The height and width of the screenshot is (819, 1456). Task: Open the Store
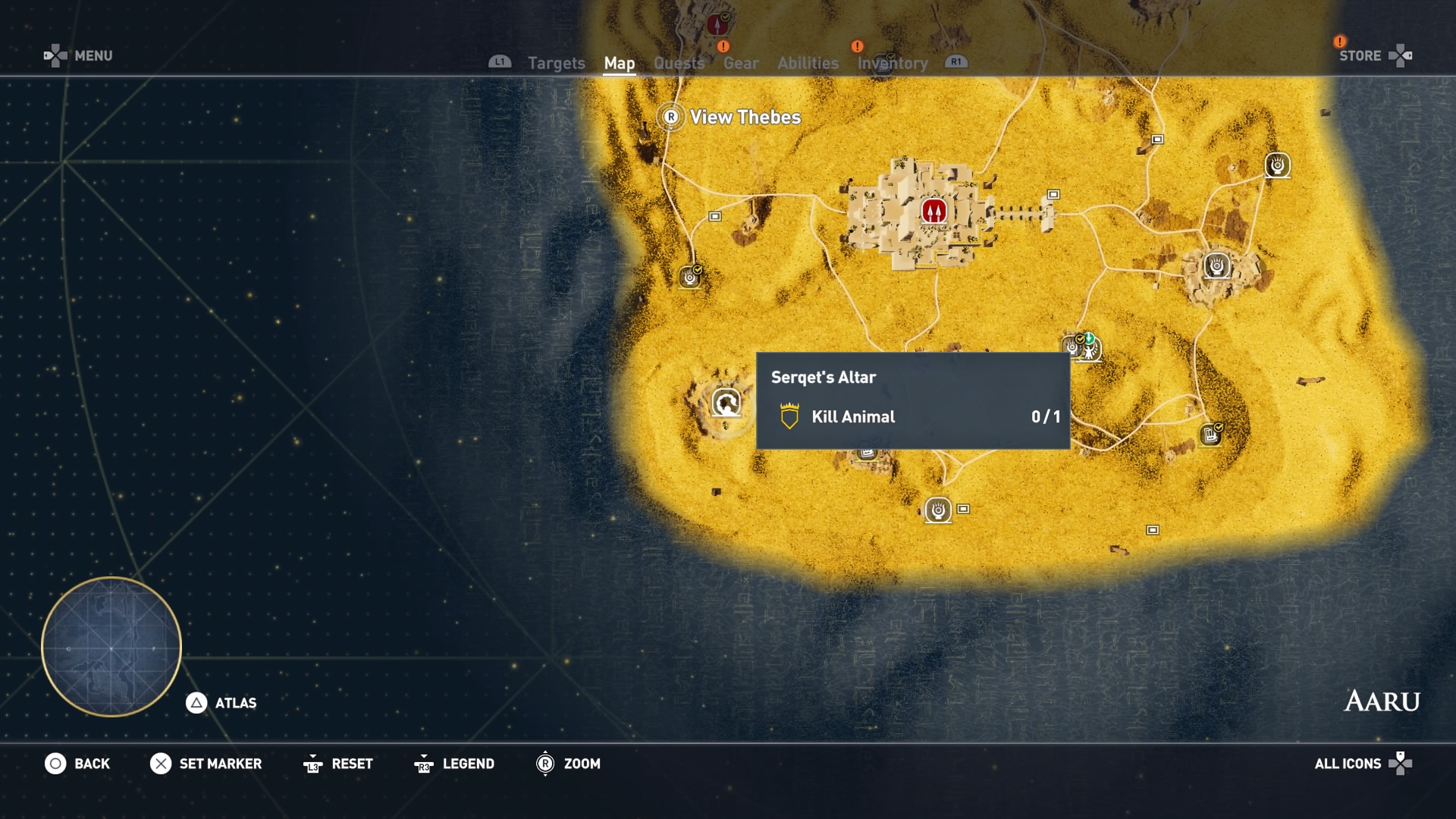1360,56
